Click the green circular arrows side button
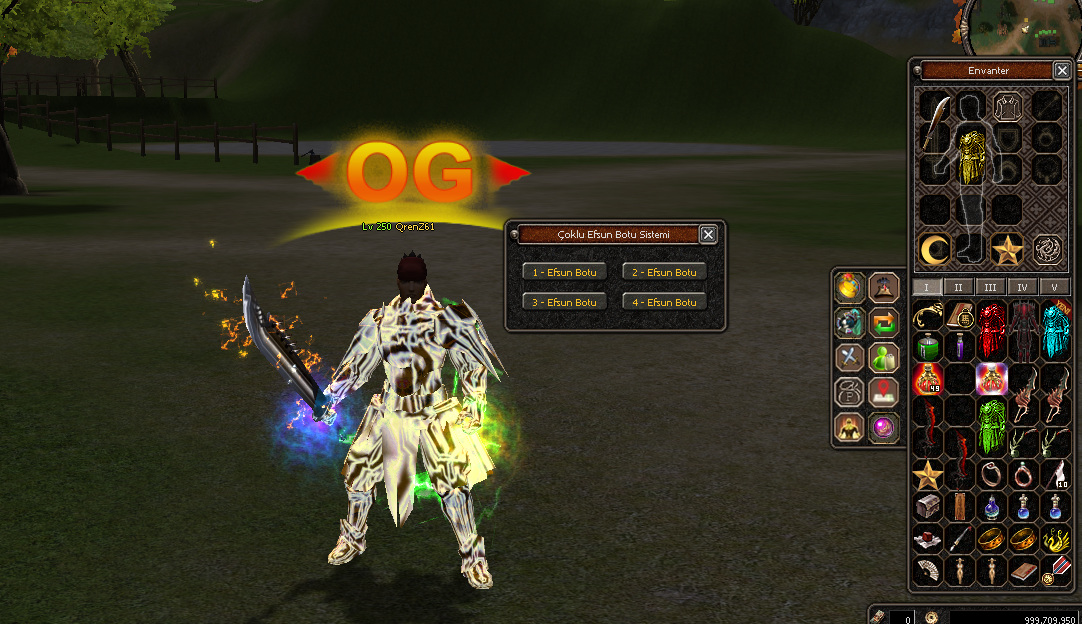This screenshot has height=624, width=1082. [x=884, y=322]
